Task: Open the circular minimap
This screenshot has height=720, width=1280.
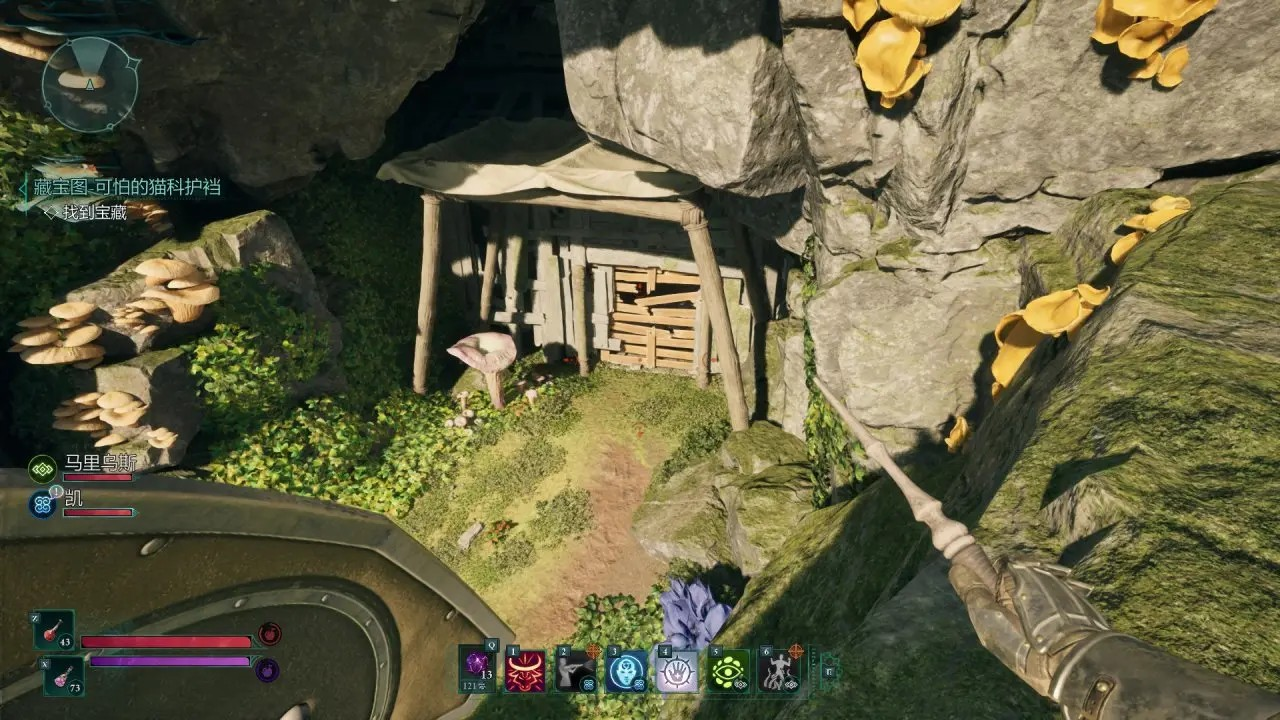Action: point(90,85)
